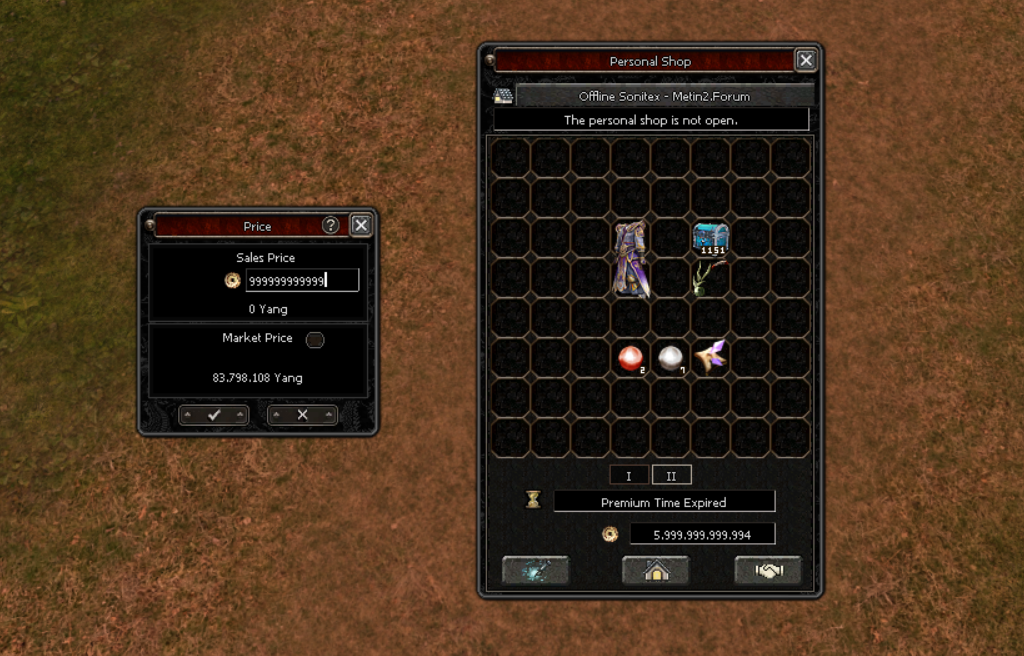Switch to shop page I
Viewport: 1024px width, 656px height.
629,476
